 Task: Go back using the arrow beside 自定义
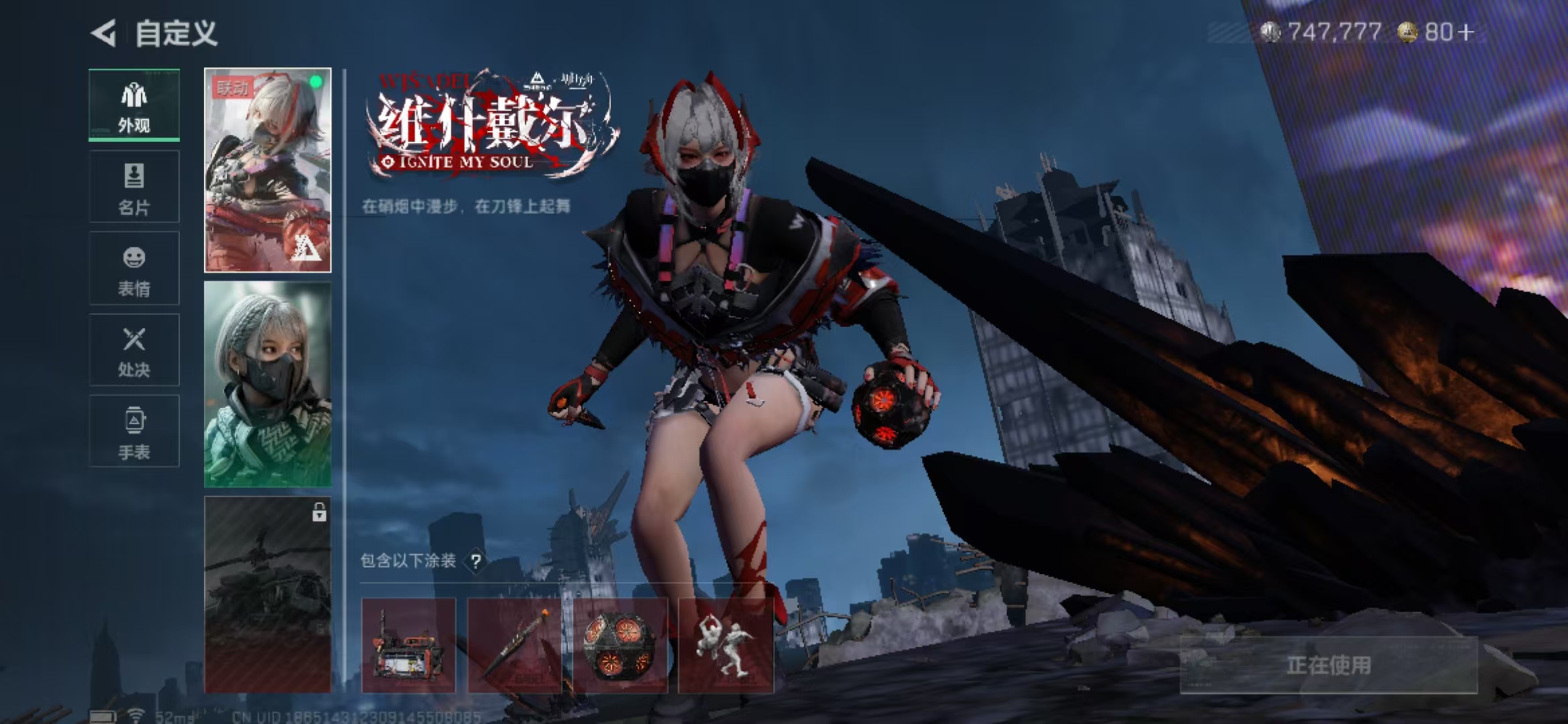point(105,33)
